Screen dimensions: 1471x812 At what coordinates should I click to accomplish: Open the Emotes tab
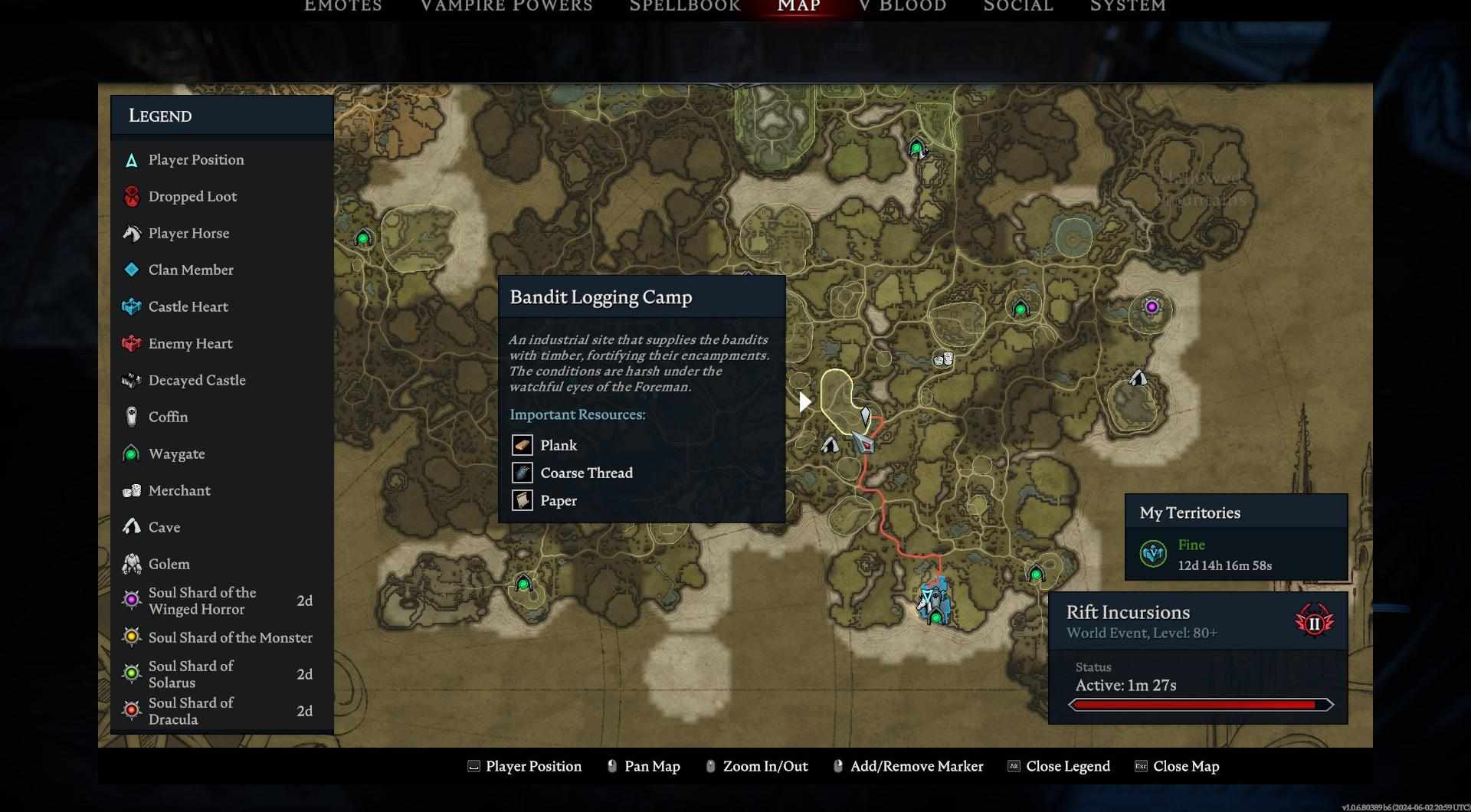pos(342,6)
